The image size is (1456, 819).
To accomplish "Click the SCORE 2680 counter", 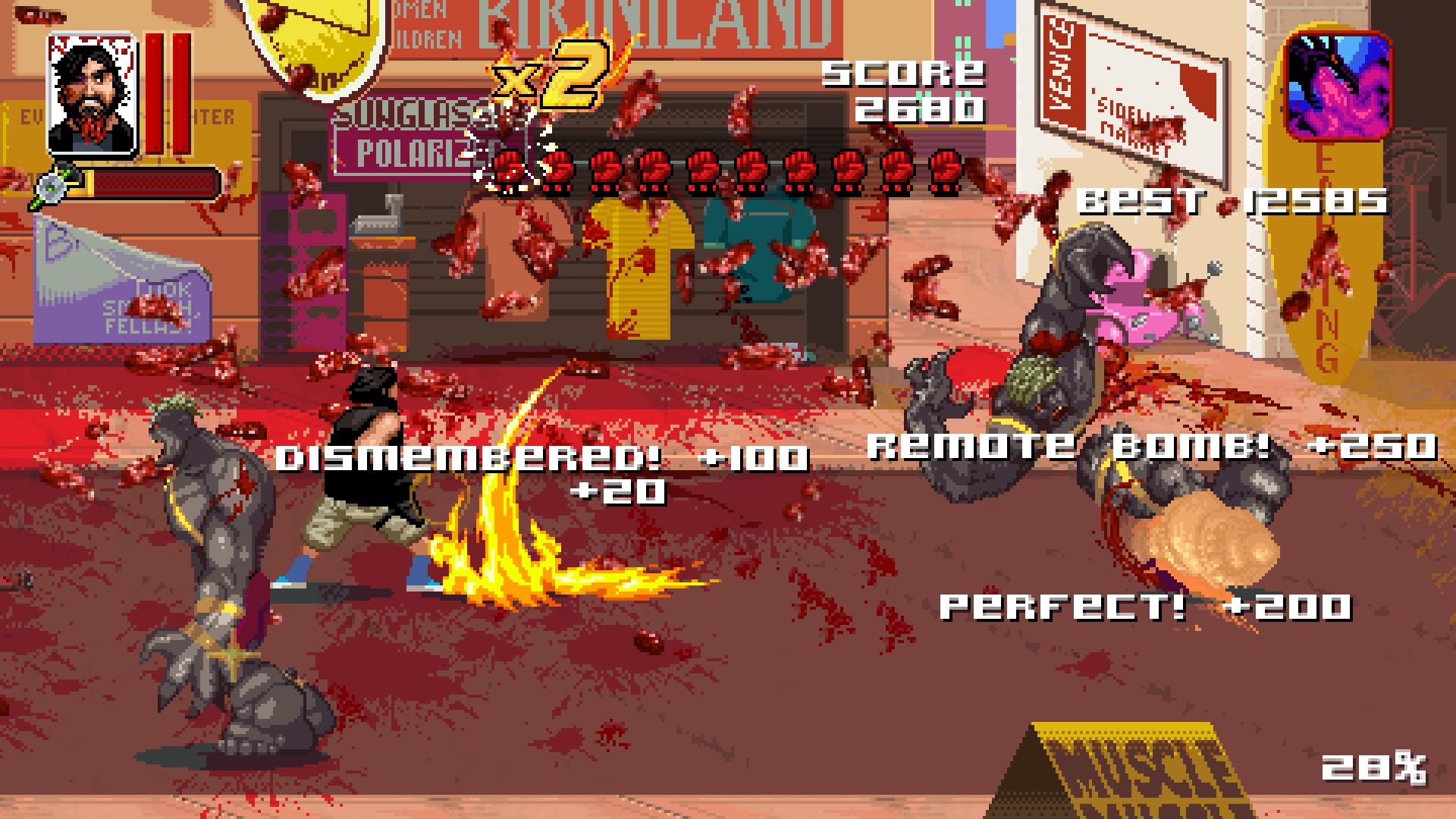I will (902, 91).
